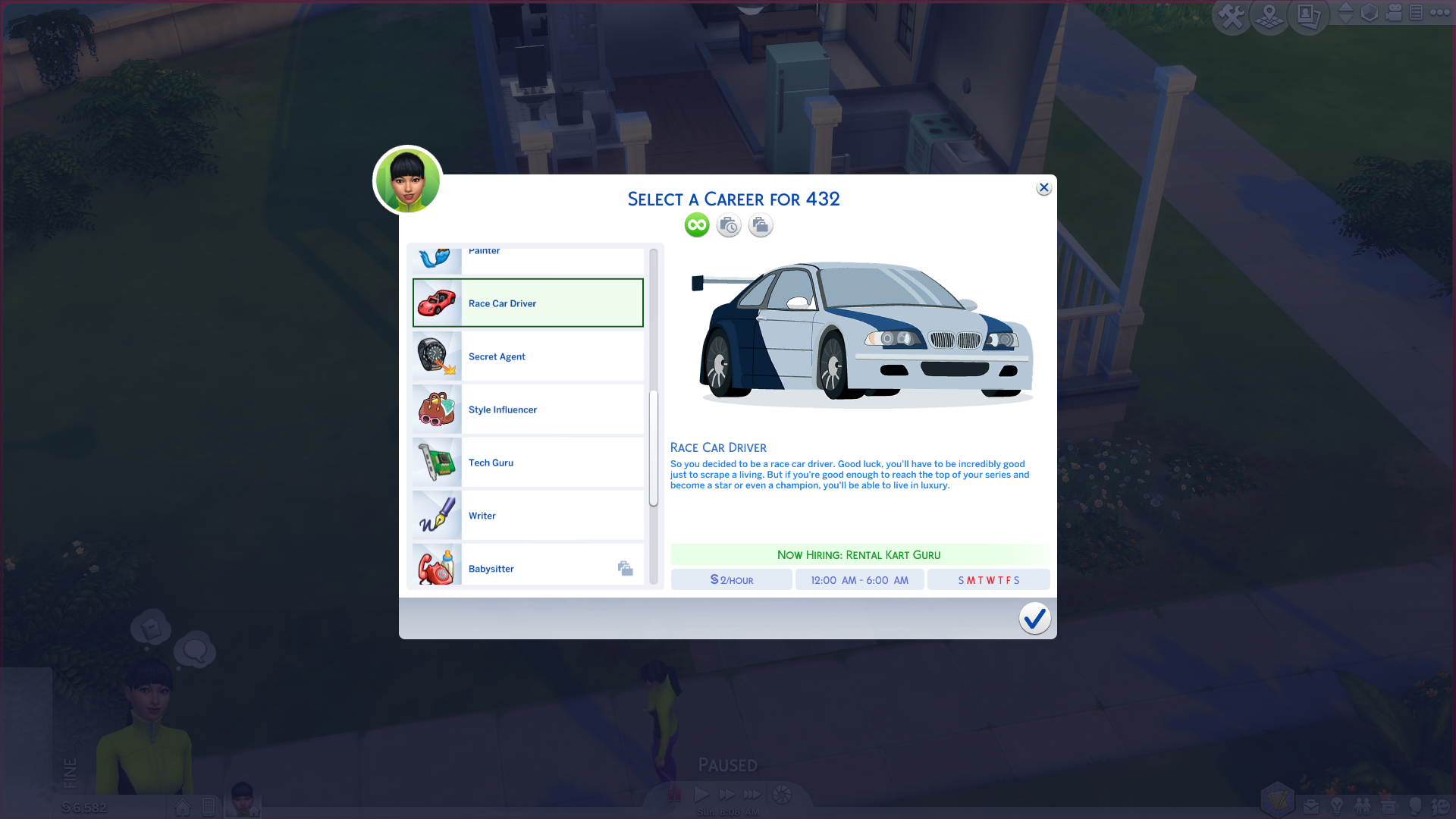Viewport: 1456px width, 819px height.
Task: Click the briefcase with clock work schedule icon
Action: coord(728,224)
